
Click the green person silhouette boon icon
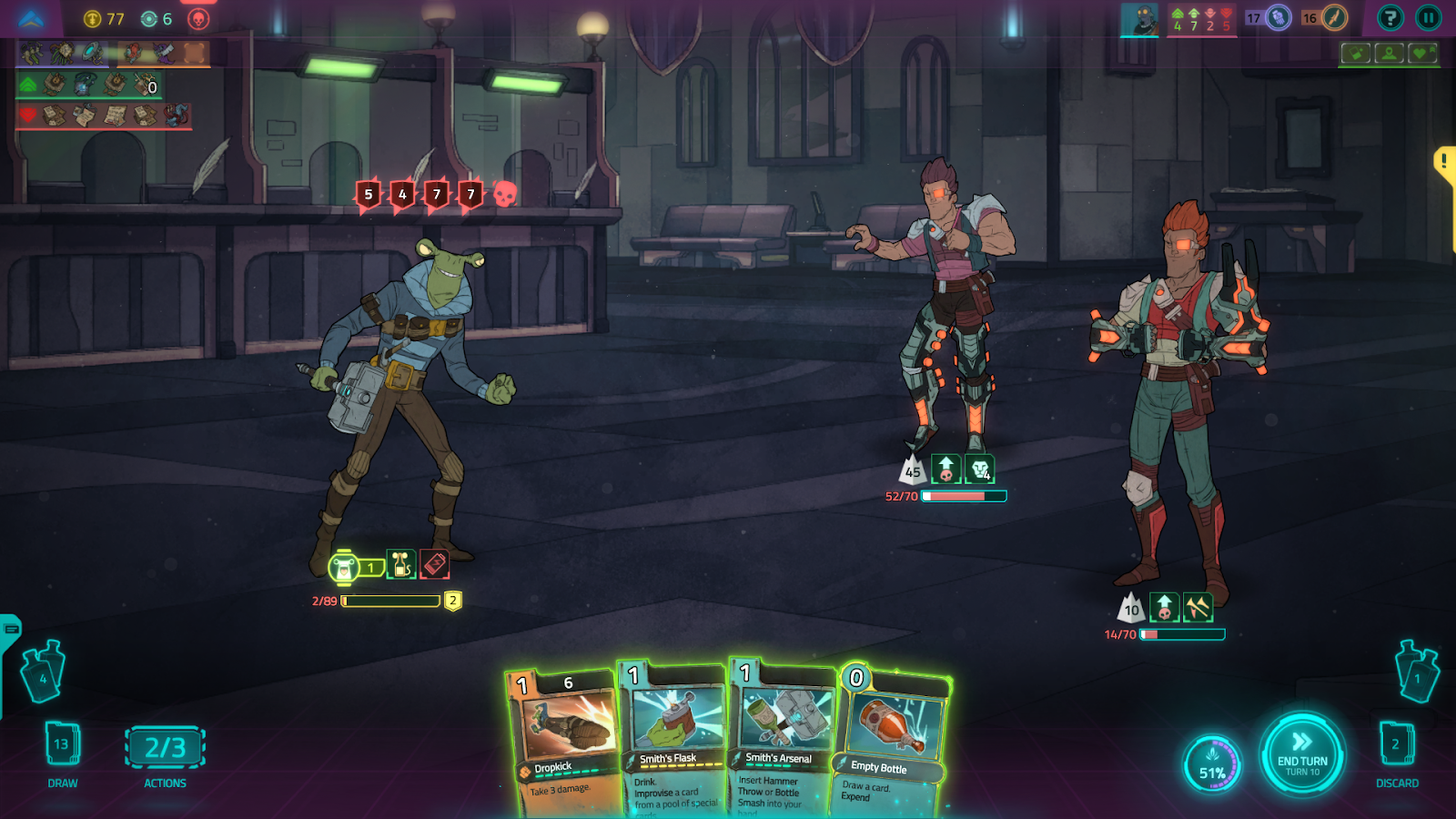(x=1390, y=53)
